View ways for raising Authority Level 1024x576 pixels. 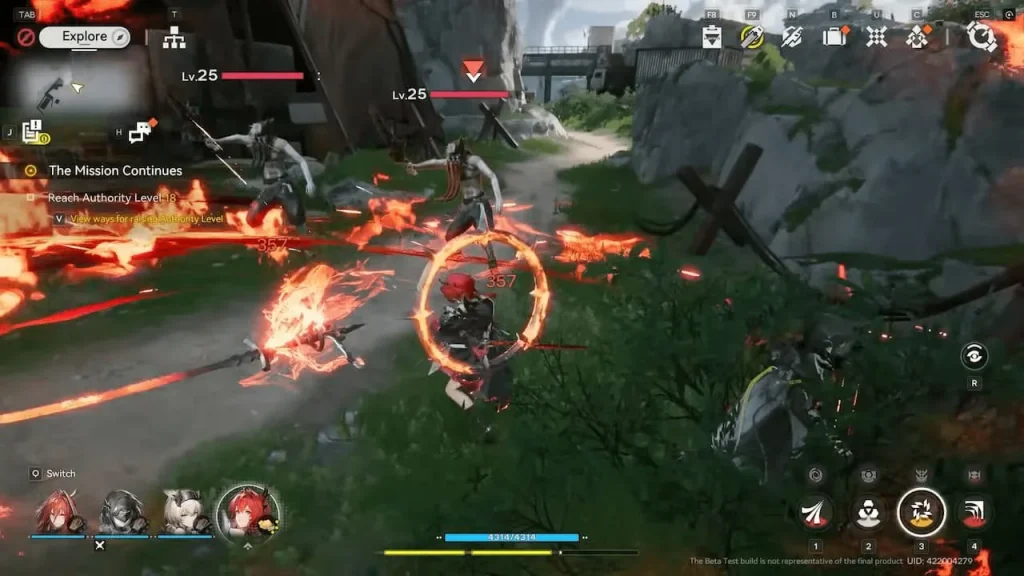click(x=145, y=218)
